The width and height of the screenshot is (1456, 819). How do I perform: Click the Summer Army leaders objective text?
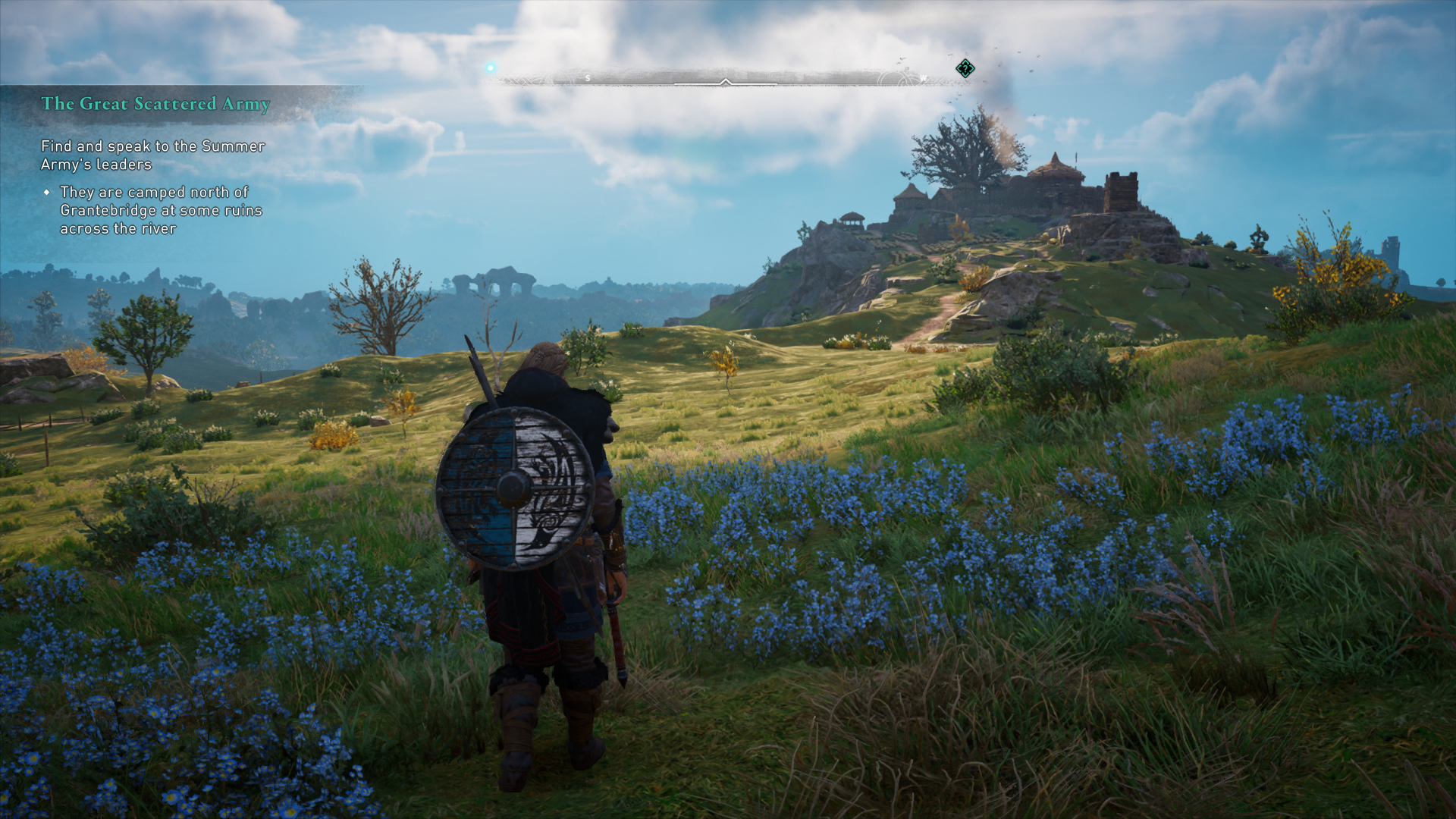pyautogui.click(x=152, y=155)
